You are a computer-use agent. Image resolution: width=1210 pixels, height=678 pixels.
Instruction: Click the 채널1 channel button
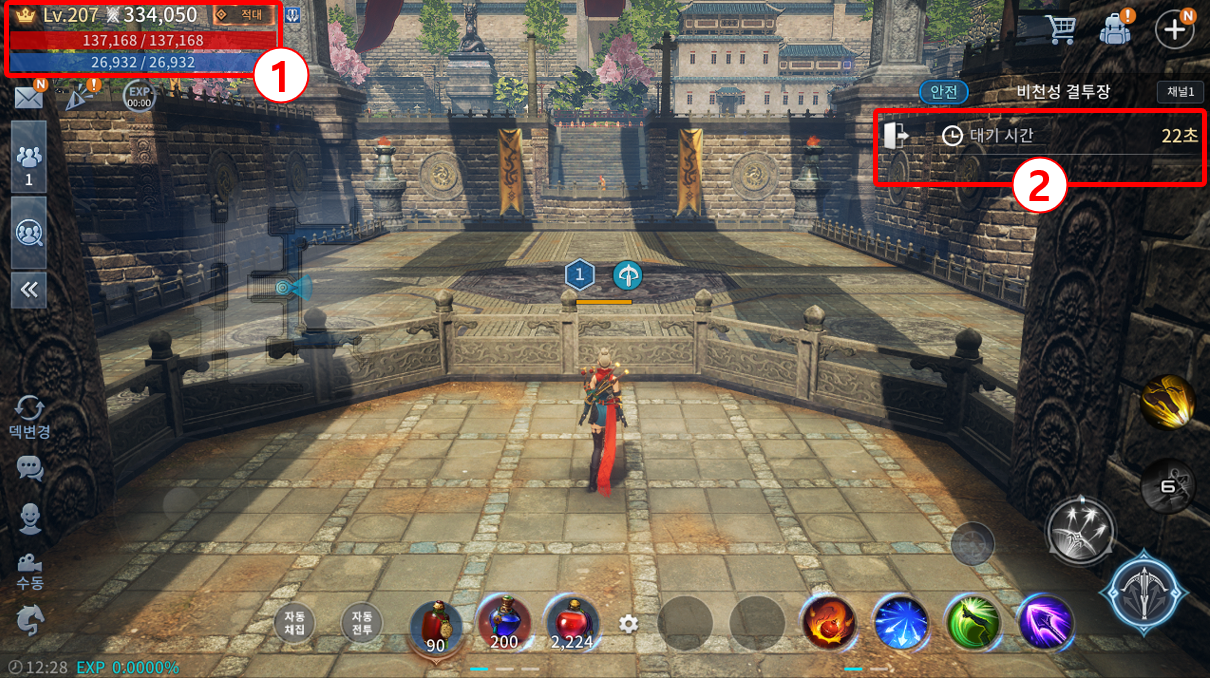[1175, 92]
